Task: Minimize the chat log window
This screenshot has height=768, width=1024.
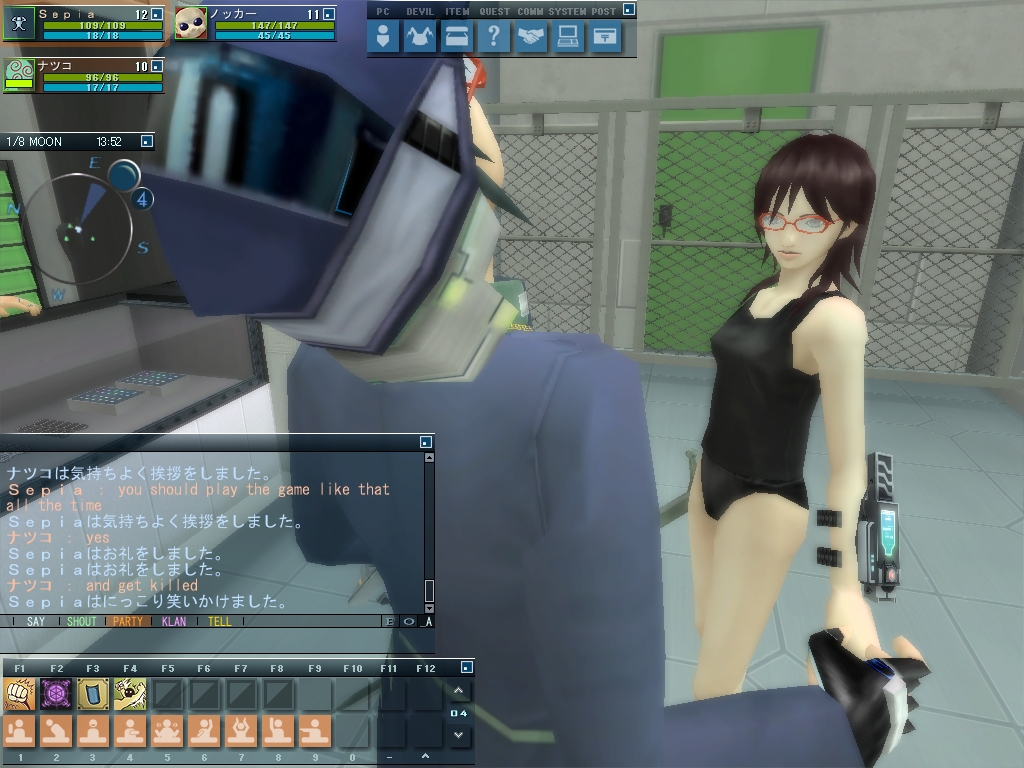Action: click(426, 441)
